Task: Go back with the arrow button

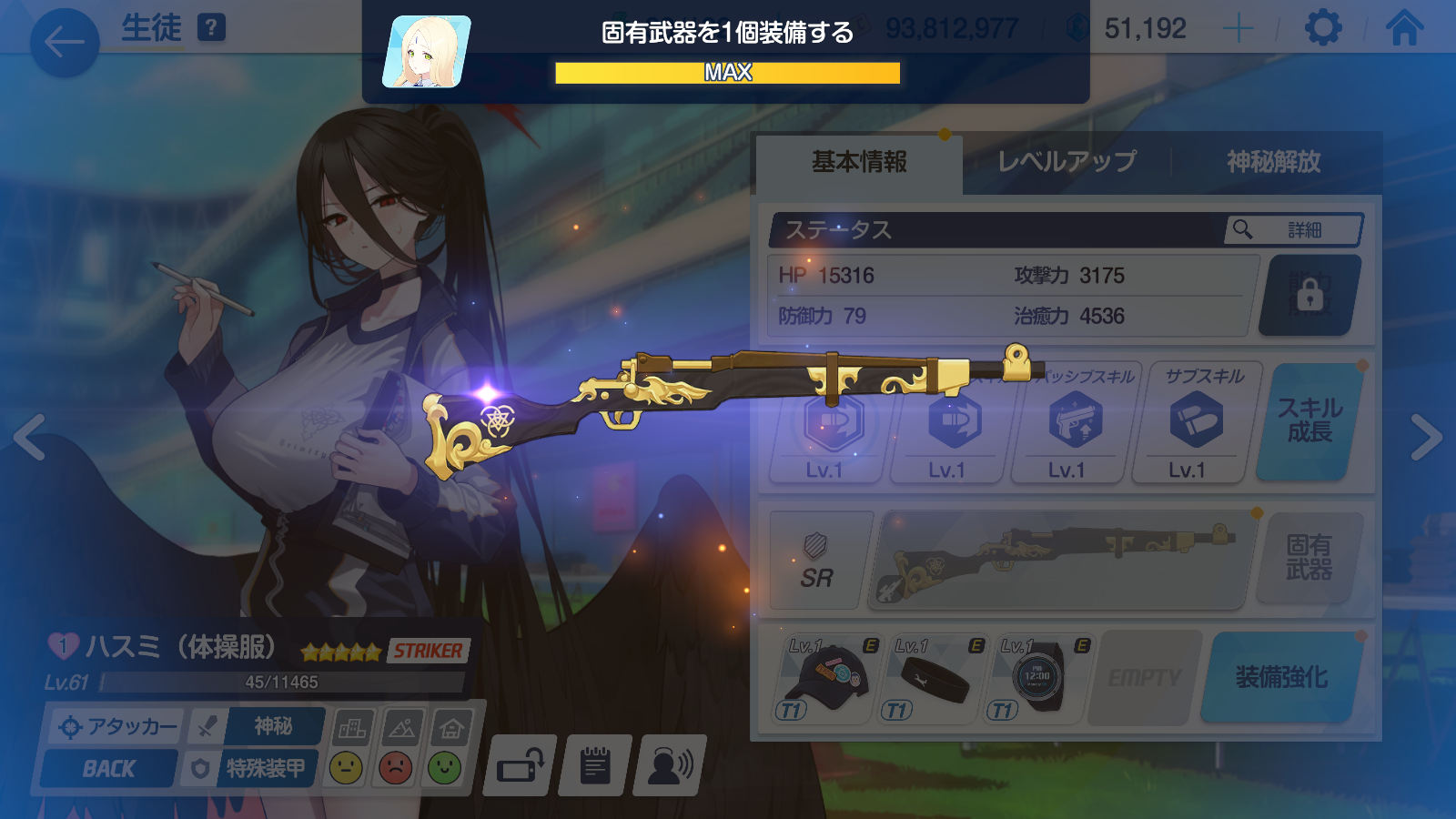Action: click(65, 42)
